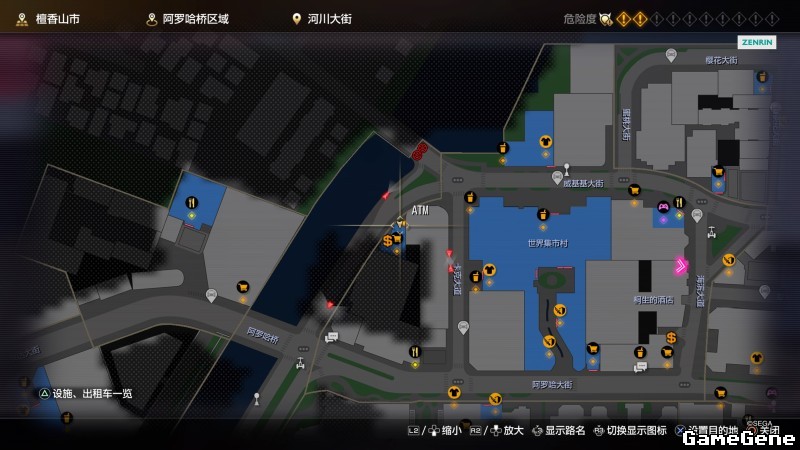This screenshot has height=450, width=800.
Task: Open the speech bubble icon east of 阿罗哈桥
Action: tap(331, 337)
